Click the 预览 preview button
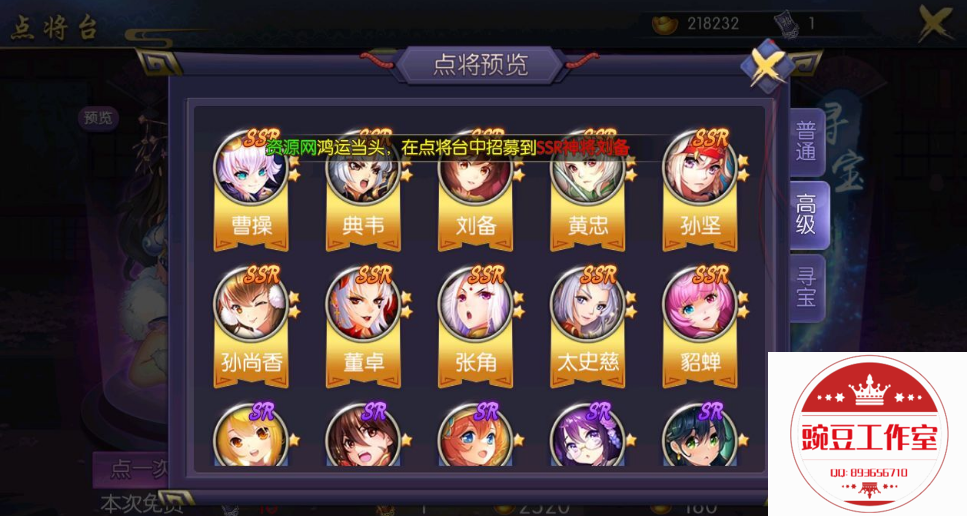 [99, 118]
